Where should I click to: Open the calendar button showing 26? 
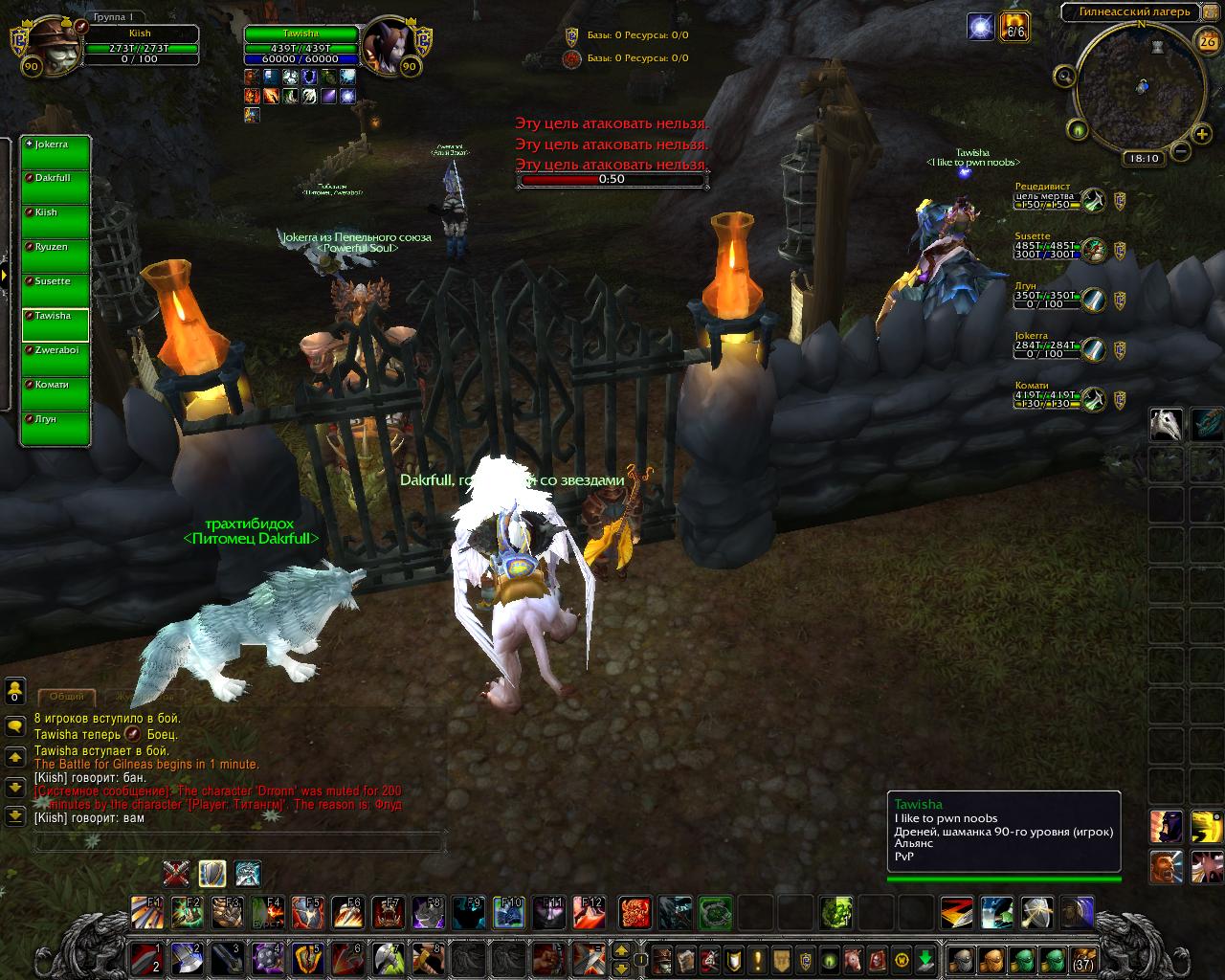(x=1207, y=40)
